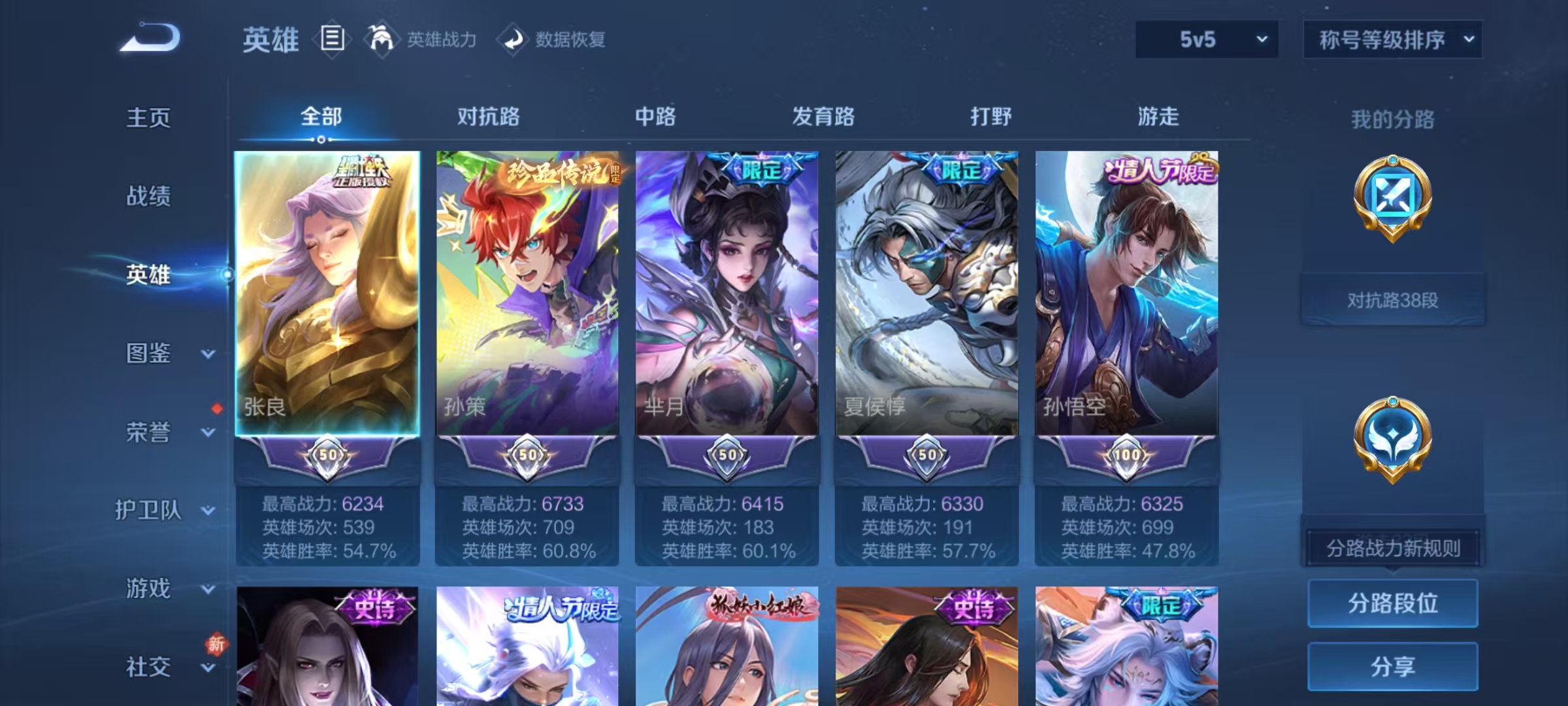Open the 荣誉 section in the sidebar

[149, 432]
